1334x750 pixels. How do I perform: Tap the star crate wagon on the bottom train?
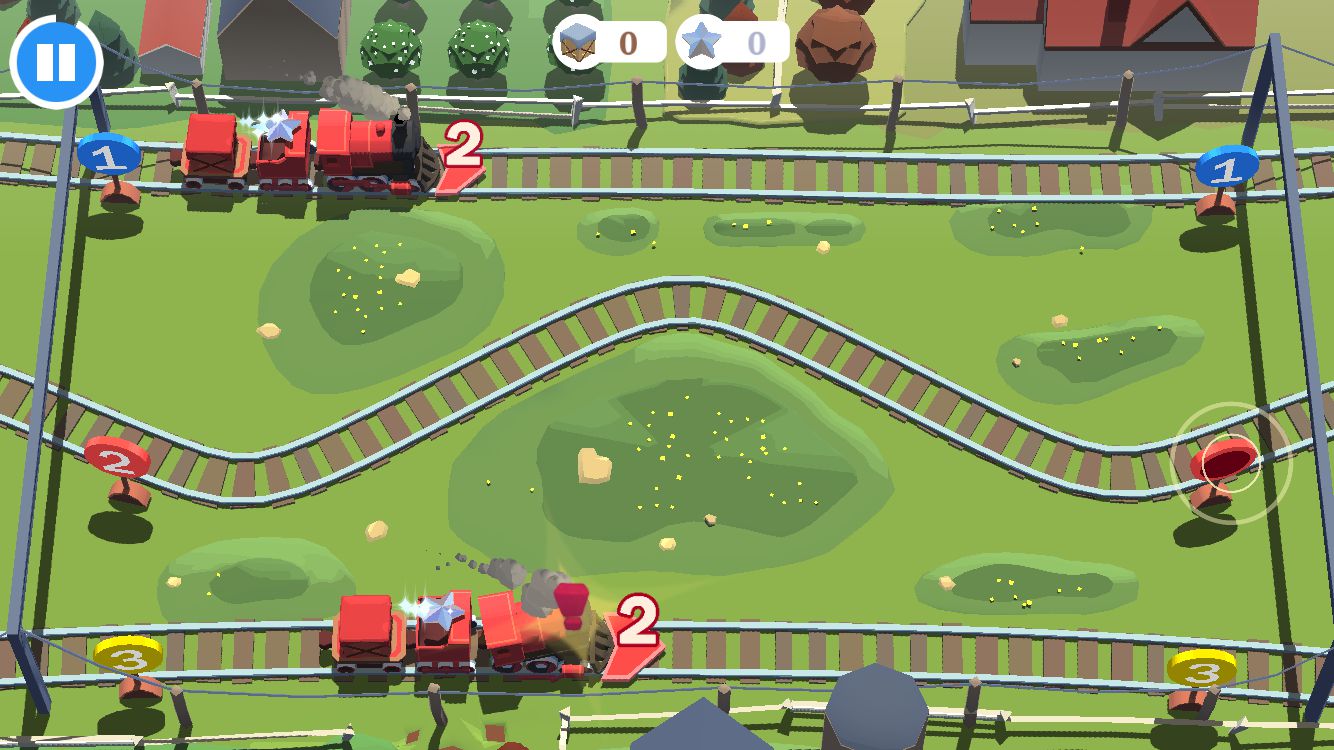[x=443, y=620]
